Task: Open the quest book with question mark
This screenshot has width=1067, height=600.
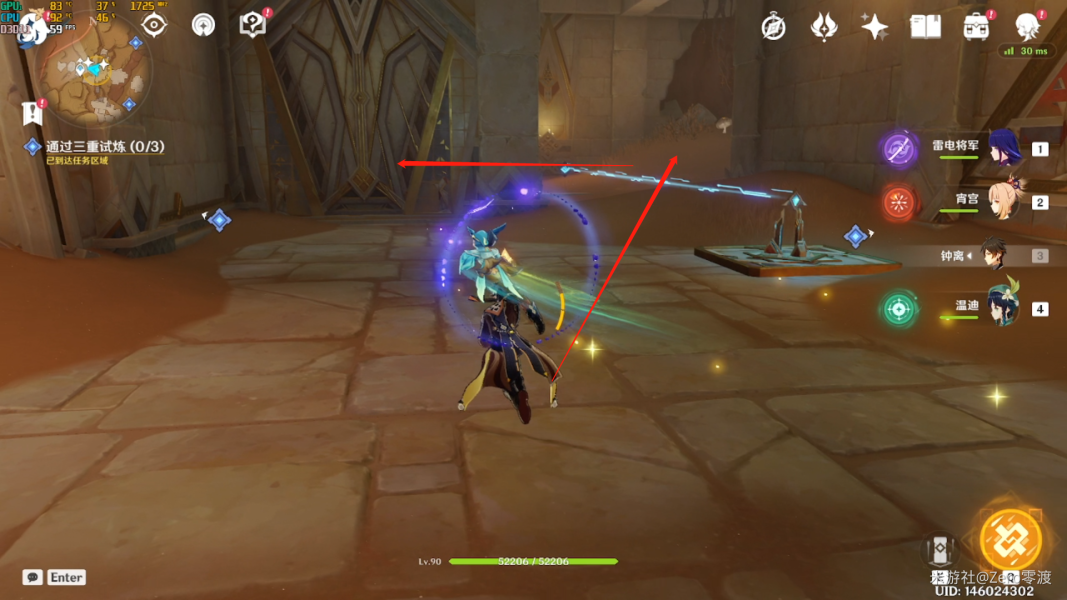Action: 253,24
